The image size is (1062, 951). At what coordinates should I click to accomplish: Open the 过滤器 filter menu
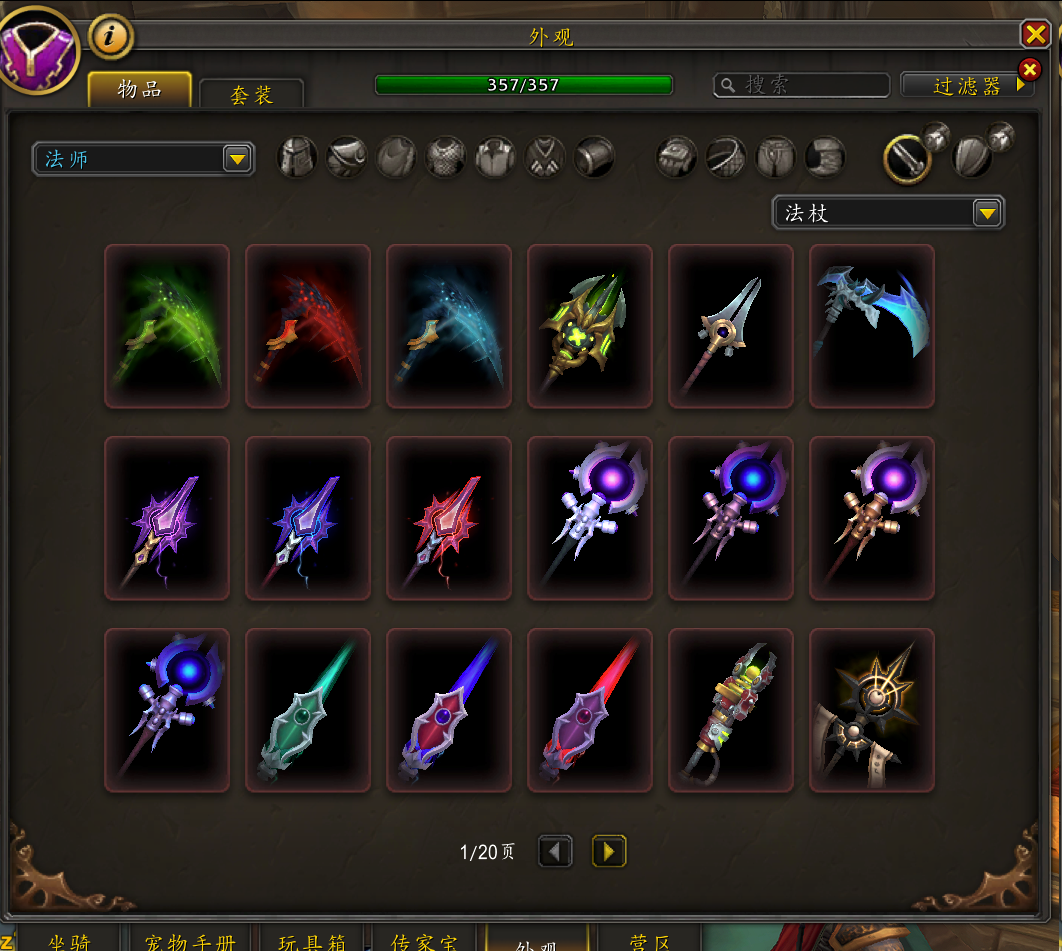tap(967, 86)
